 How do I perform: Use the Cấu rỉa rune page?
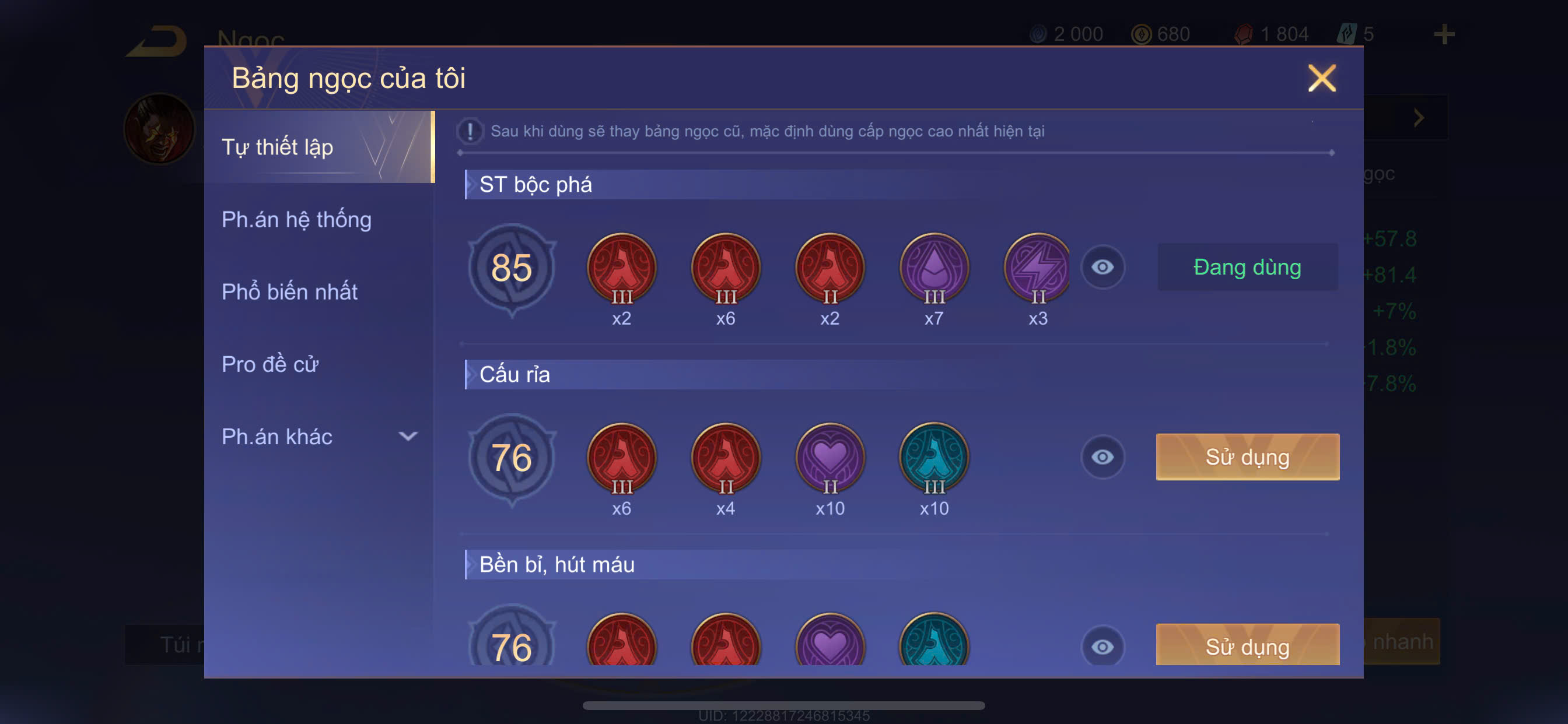(x=1247, y=457)
